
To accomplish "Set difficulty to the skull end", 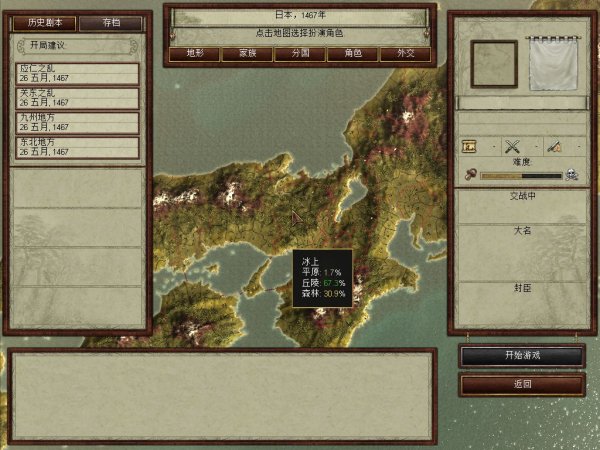I will (x=571, y=176).
